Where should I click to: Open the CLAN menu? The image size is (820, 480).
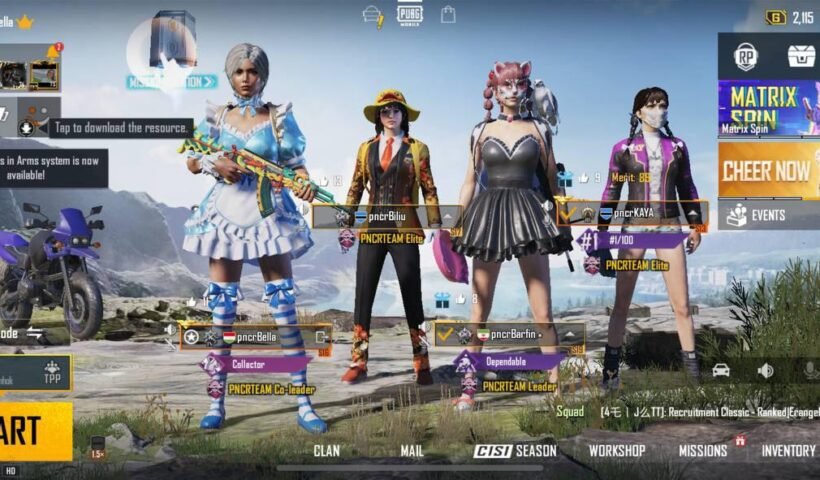point(327,451)
